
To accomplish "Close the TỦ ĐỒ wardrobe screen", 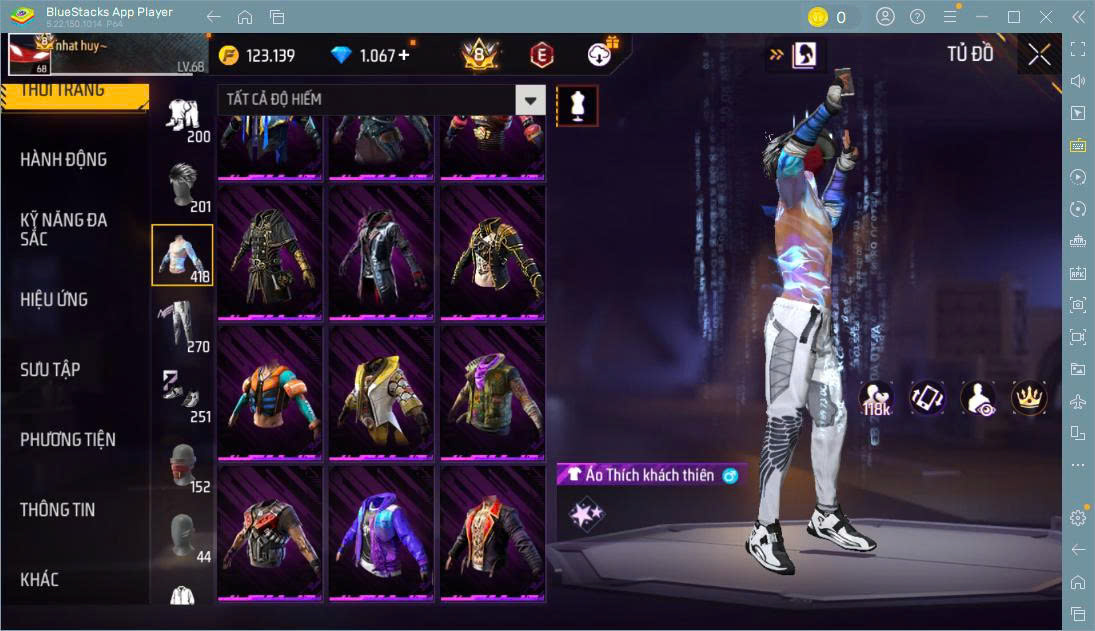I will [1039, 55].
